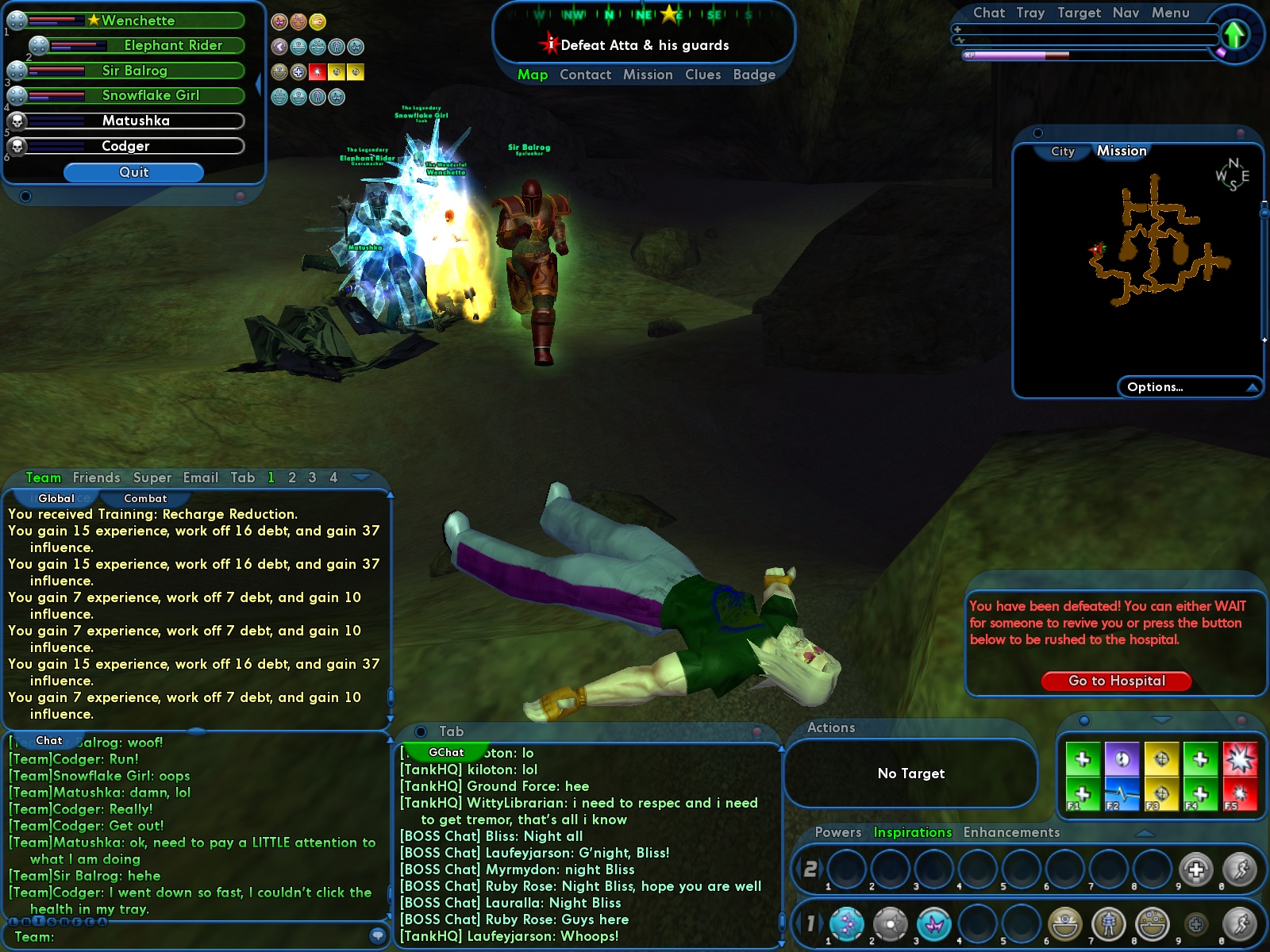The image size is (1270, 952).
Task: Open the Enhancements tab
Action: pos(1011,832)
